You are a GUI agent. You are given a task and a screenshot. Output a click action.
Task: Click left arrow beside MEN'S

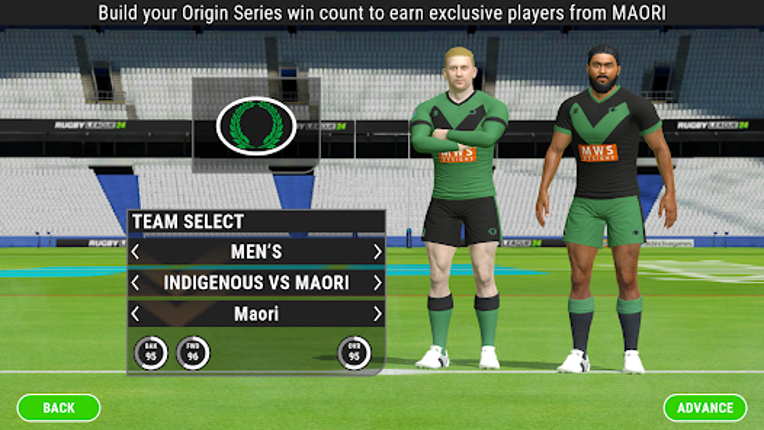136,252
